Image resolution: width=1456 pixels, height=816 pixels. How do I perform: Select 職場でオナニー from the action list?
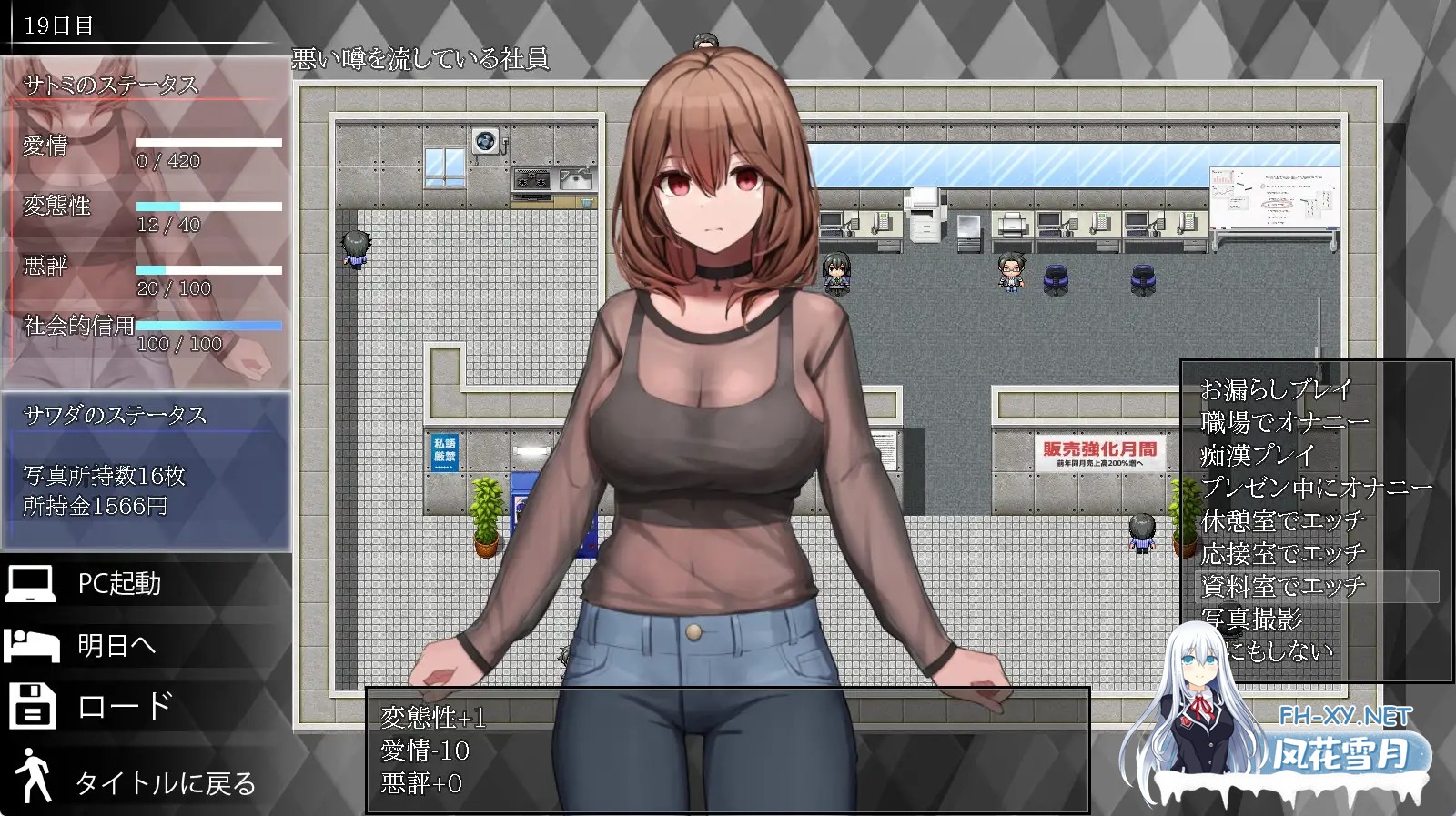tap(1285, 422)
